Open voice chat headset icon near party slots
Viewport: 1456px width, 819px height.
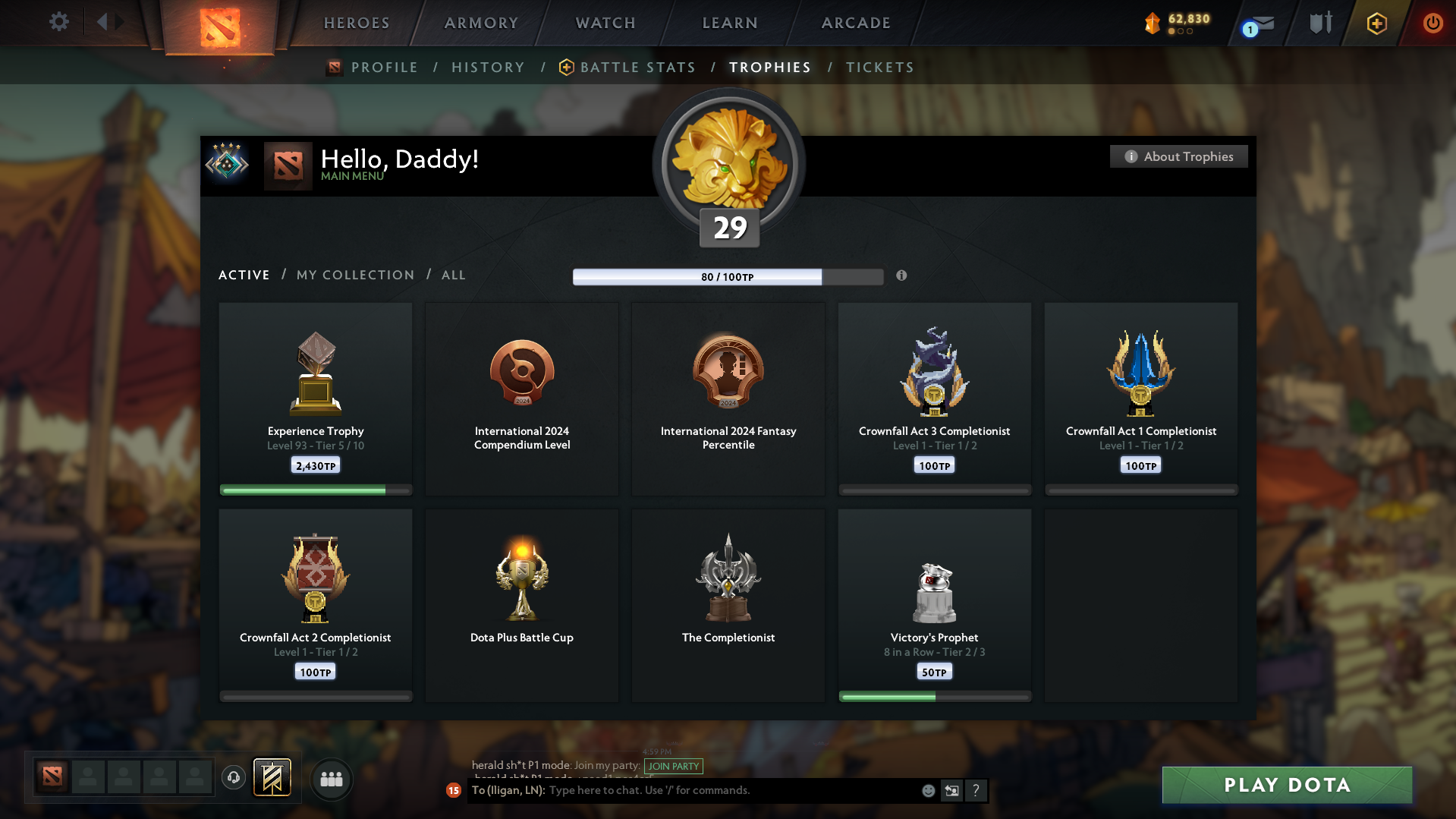233,778
